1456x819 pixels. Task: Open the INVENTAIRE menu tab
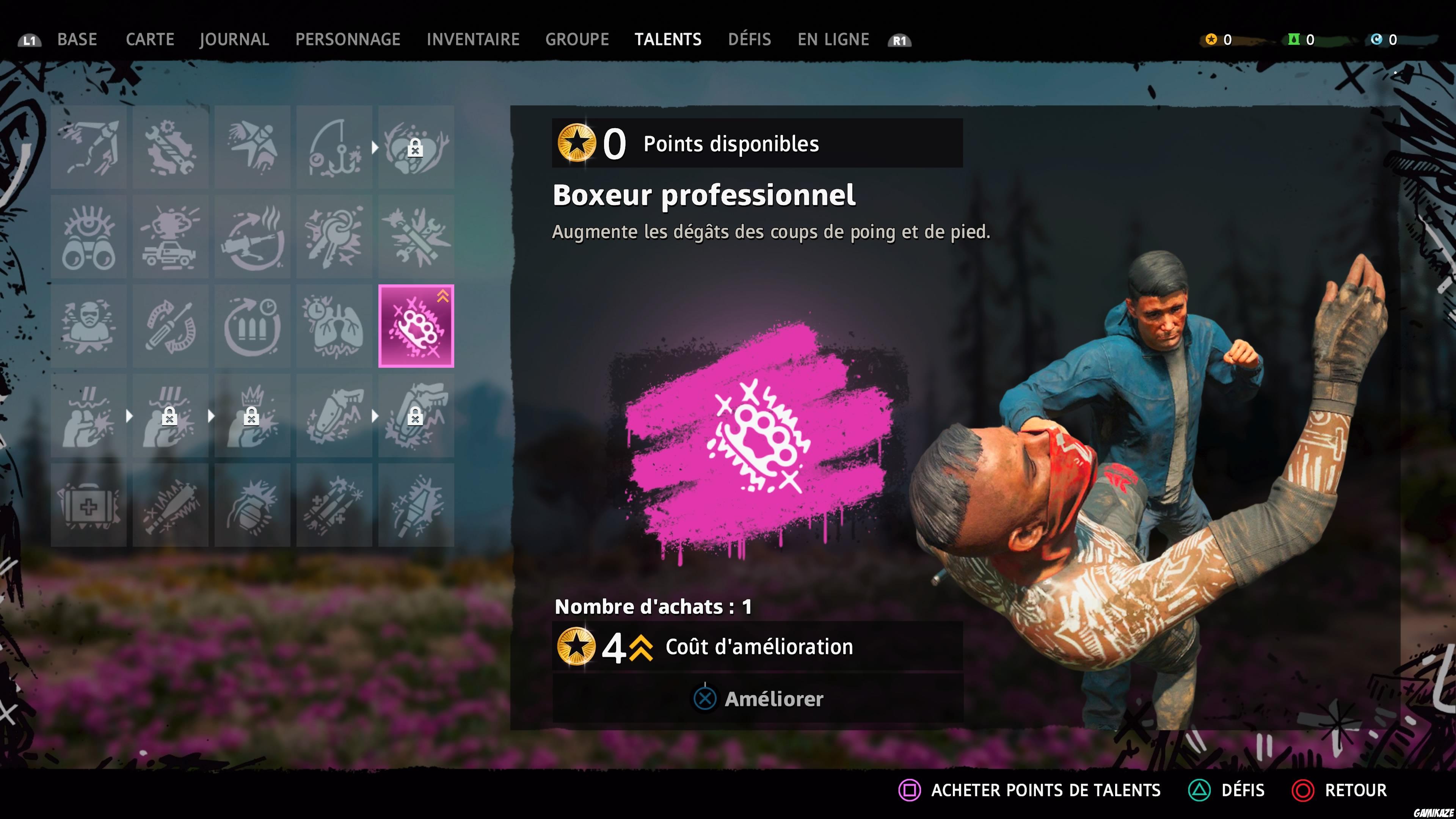coord(473,39)
